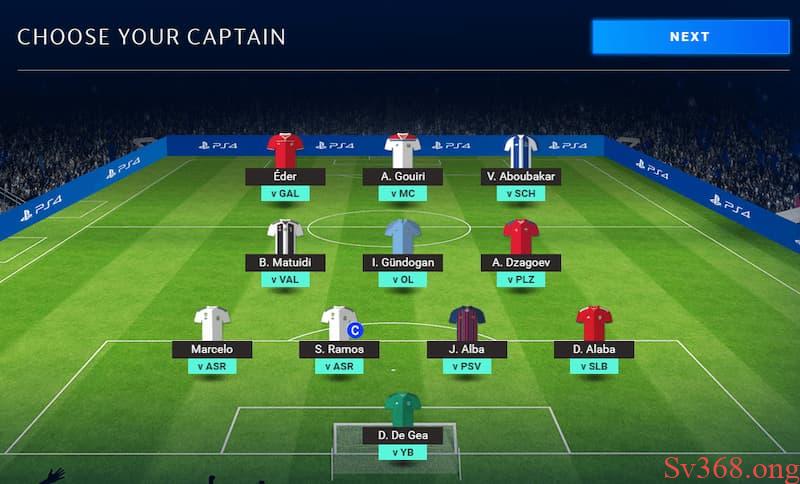The image size is (800, 484).
Task: Select A. Gouiri's player card
Action: coord(402,151)
